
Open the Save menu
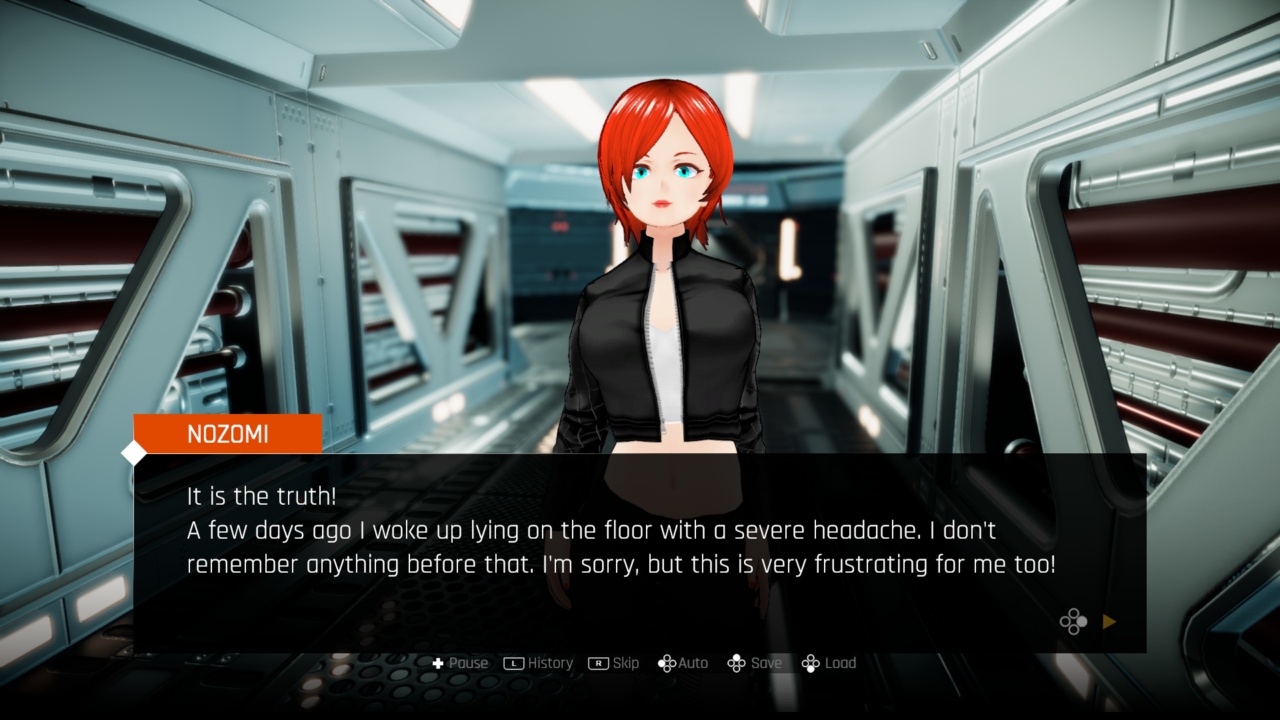757,662
